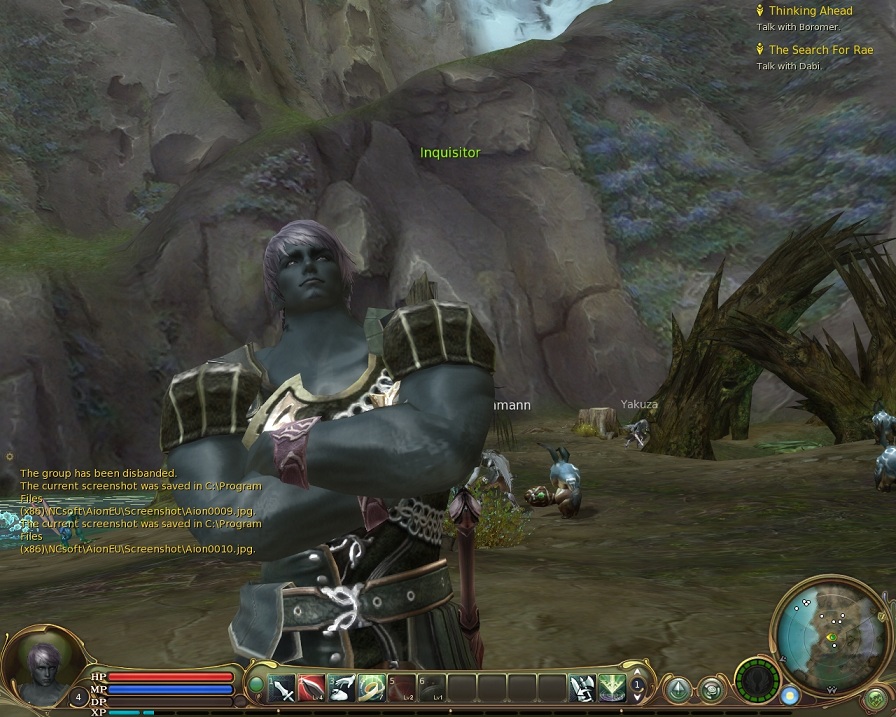Open the green menu button below minimap
This screenshot has height=717, width=896.
(876, 698)
